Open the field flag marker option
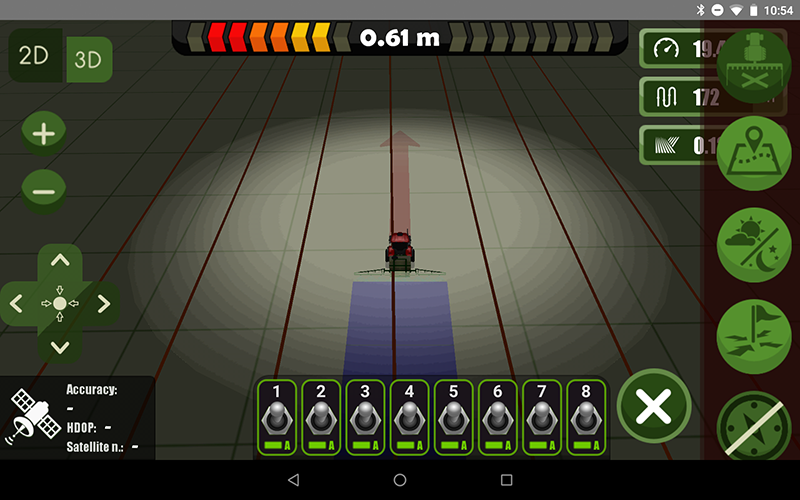Screen dimensions: 800x500 [x=754, y=335]
